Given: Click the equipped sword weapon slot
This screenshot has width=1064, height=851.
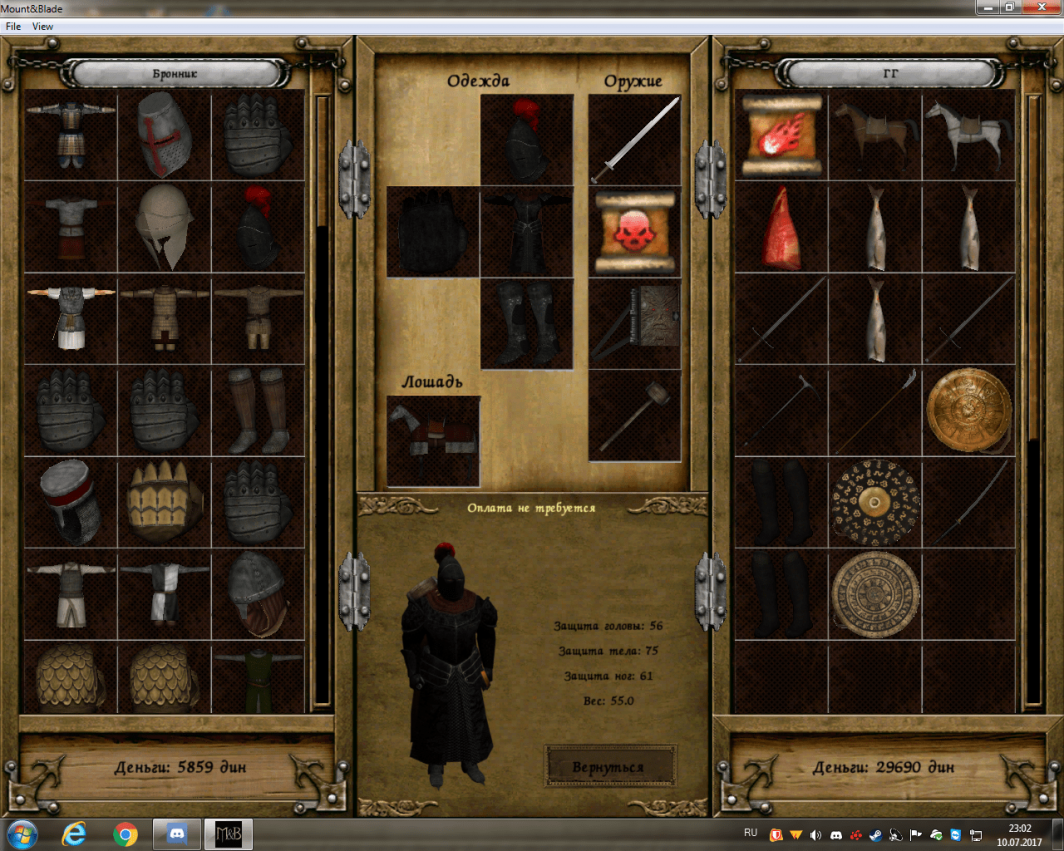Looking at the screenshot, I should (634, 140).
